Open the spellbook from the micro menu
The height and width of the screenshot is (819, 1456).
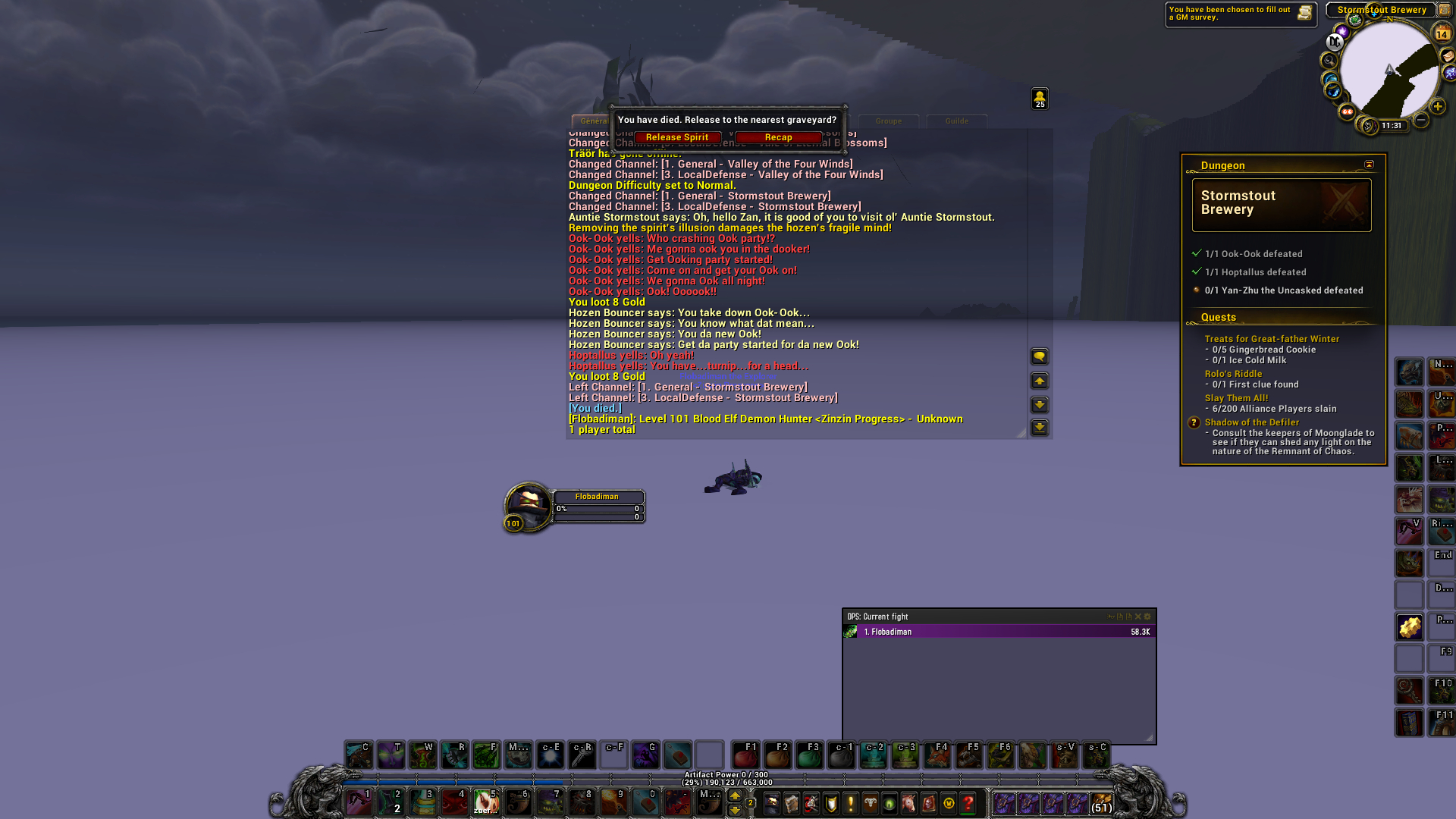(792, 804)
